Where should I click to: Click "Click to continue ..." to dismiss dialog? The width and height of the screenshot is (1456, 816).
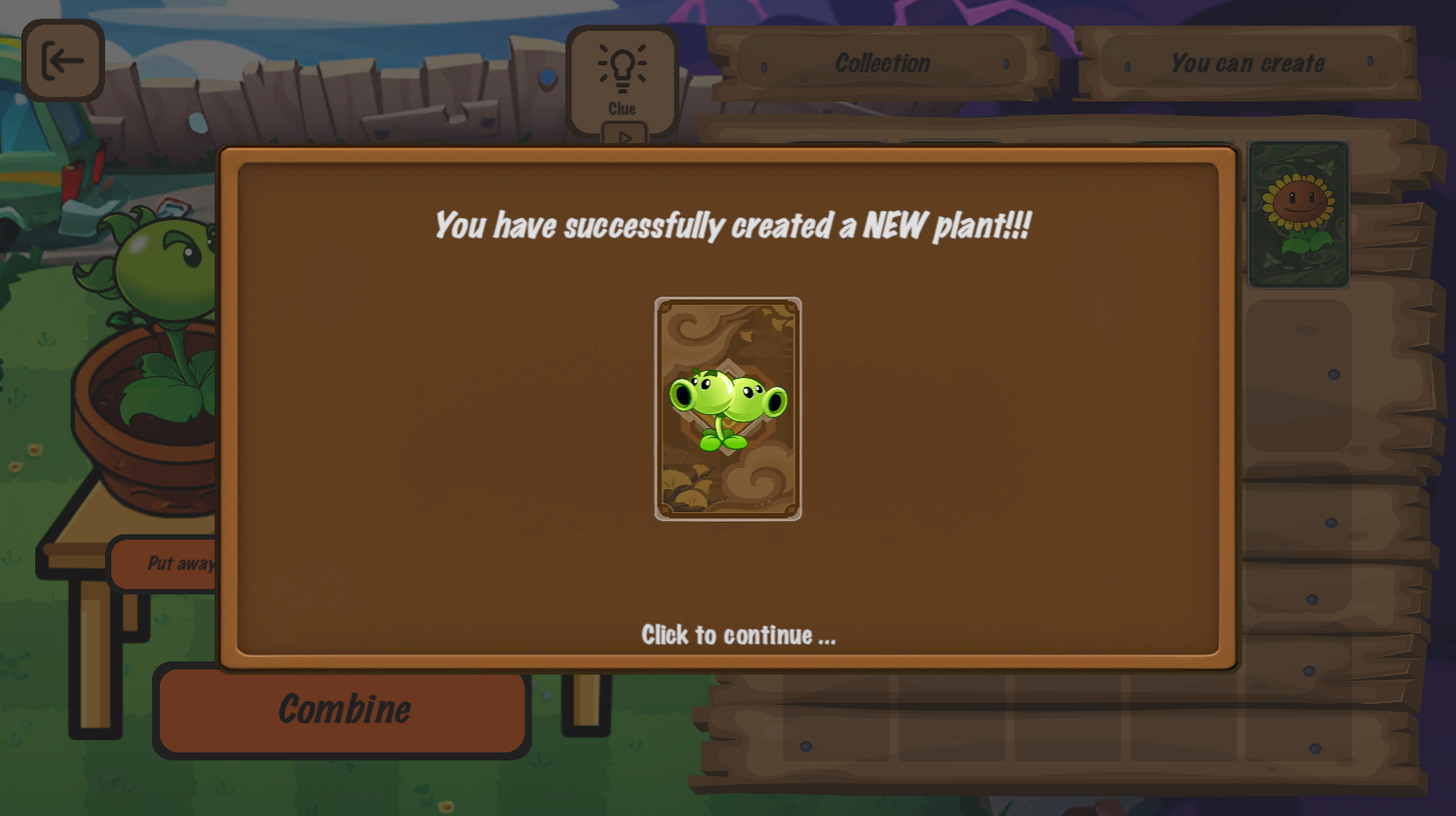(738, 635)
